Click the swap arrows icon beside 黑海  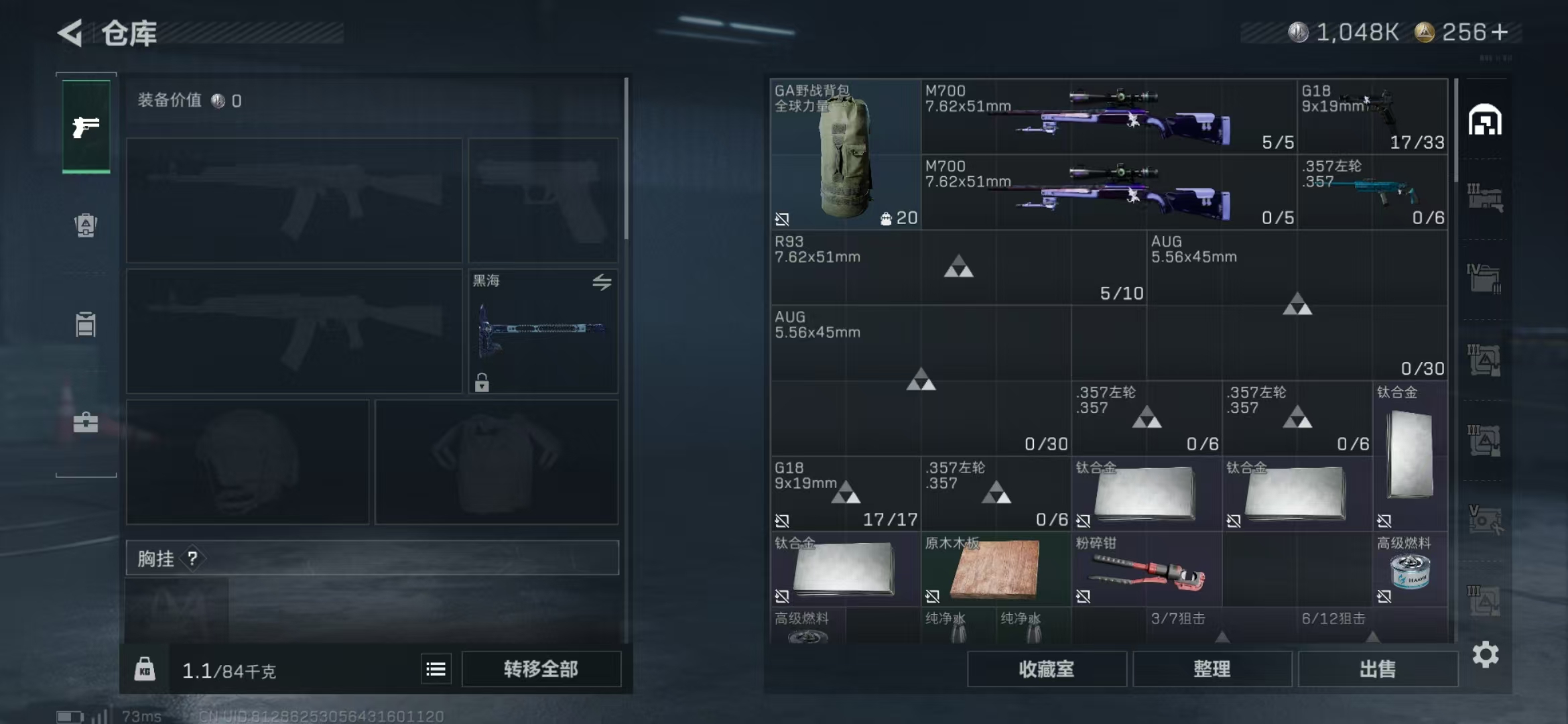(x=602, y=283)
